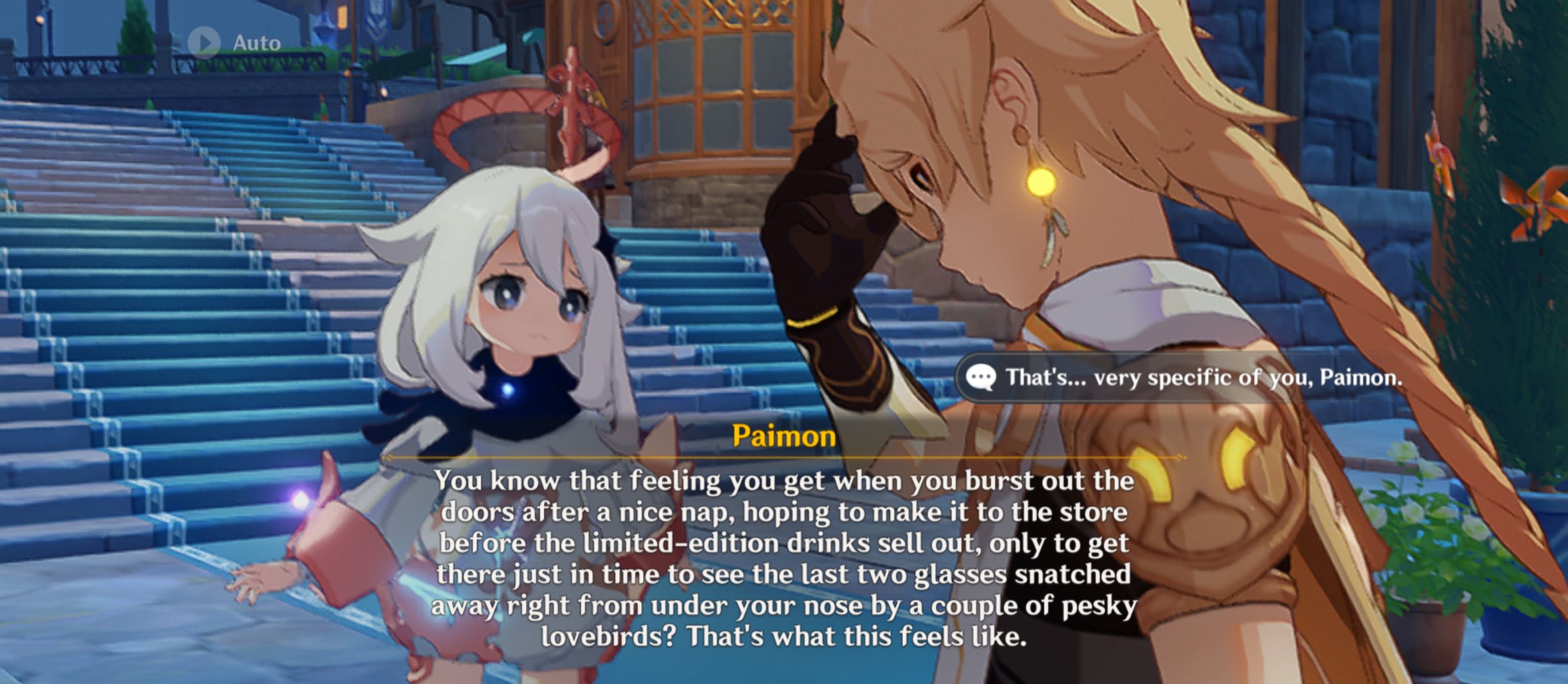Click the Auto play triangle icon

click(205, 44)
